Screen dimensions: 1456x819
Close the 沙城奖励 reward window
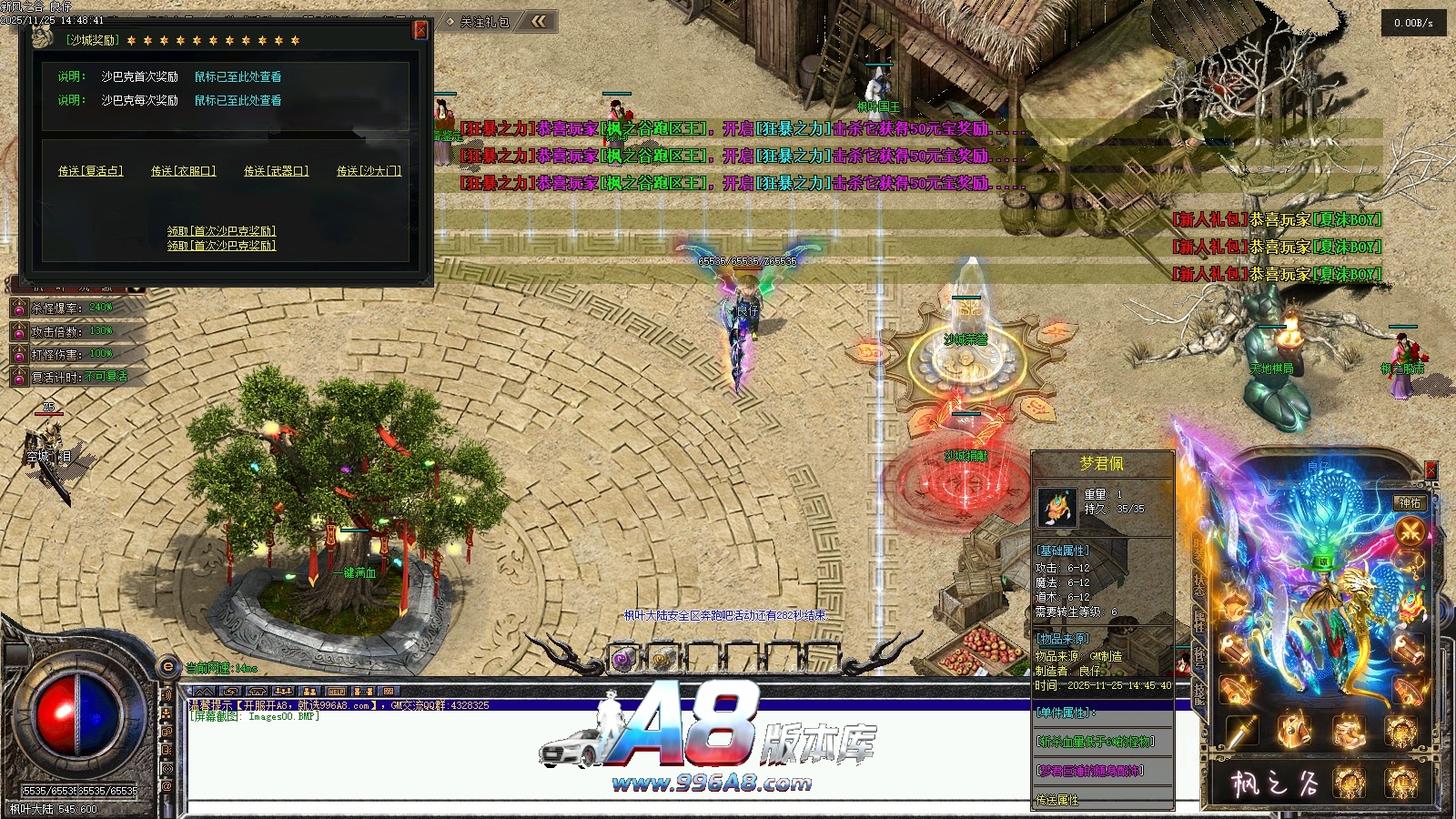420,30
